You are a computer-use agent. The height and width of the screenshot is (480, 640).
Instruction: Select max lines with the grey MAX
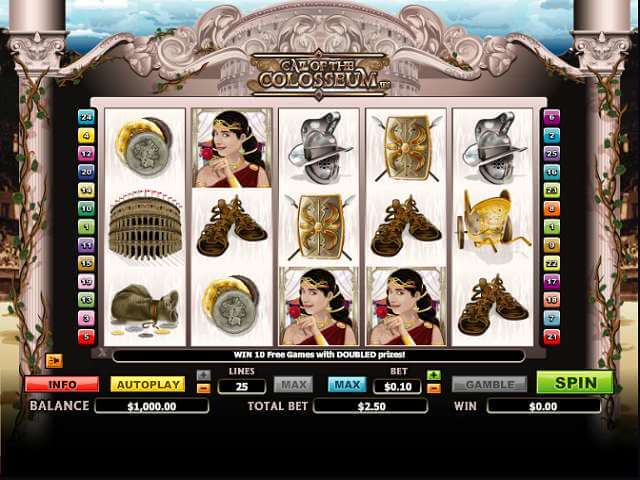293,384
